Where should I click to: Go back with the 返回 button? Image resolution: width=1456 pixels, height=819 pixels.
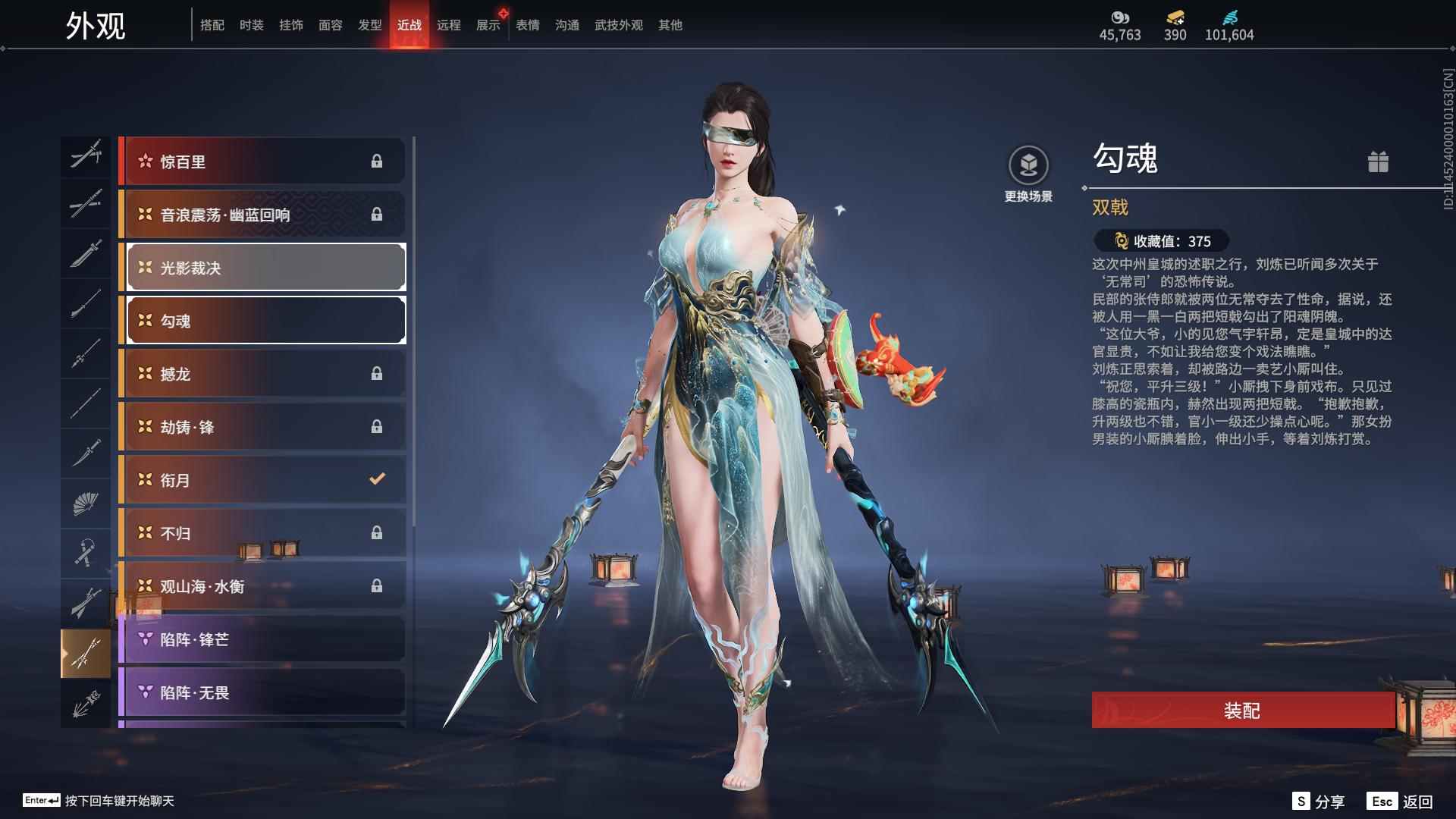pos(1401,801)
